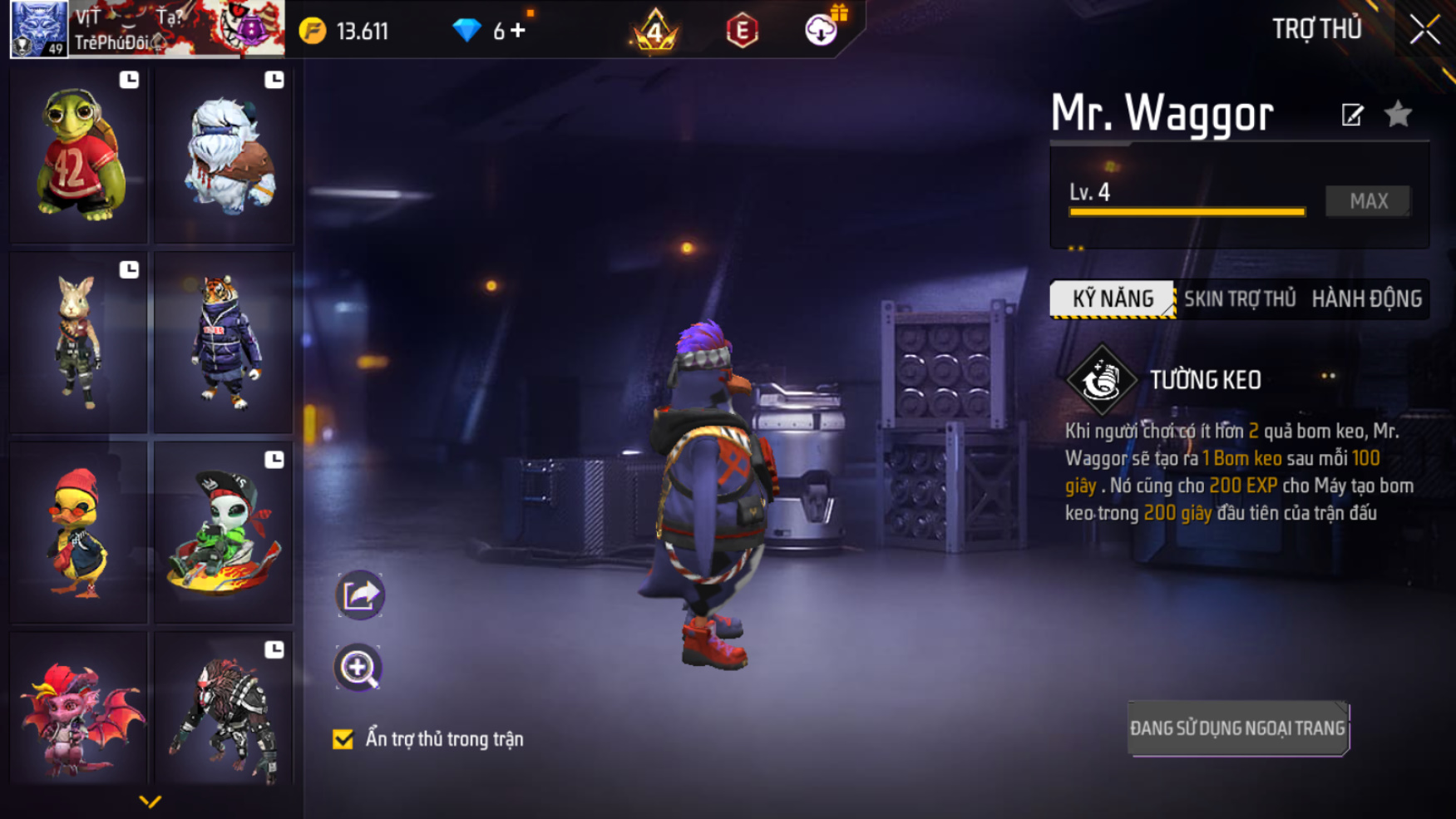Zoom in on pet with magnifier button
Viewport: 1456px width, 819px height.
point(358,668)
